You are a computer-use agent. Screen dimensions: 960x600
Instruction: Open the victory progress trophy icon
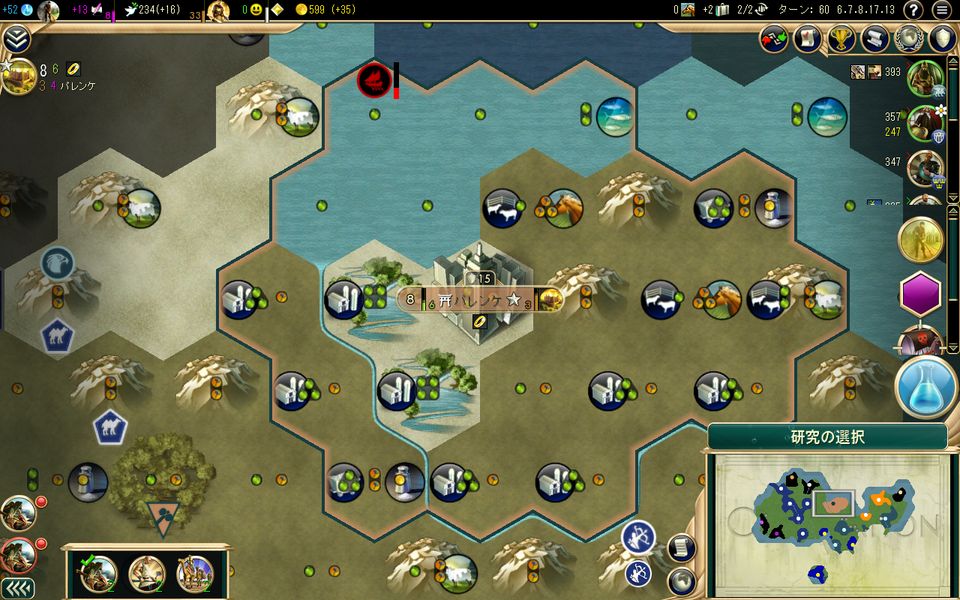841,39
